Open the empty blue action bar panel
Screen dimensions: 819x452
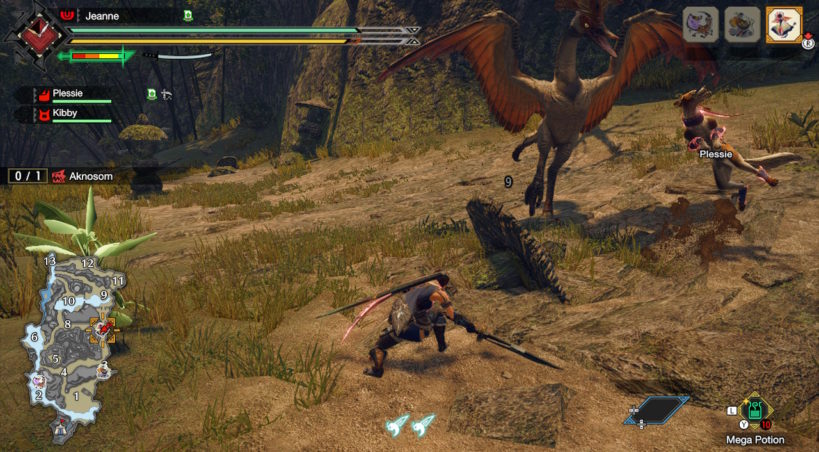655,408
